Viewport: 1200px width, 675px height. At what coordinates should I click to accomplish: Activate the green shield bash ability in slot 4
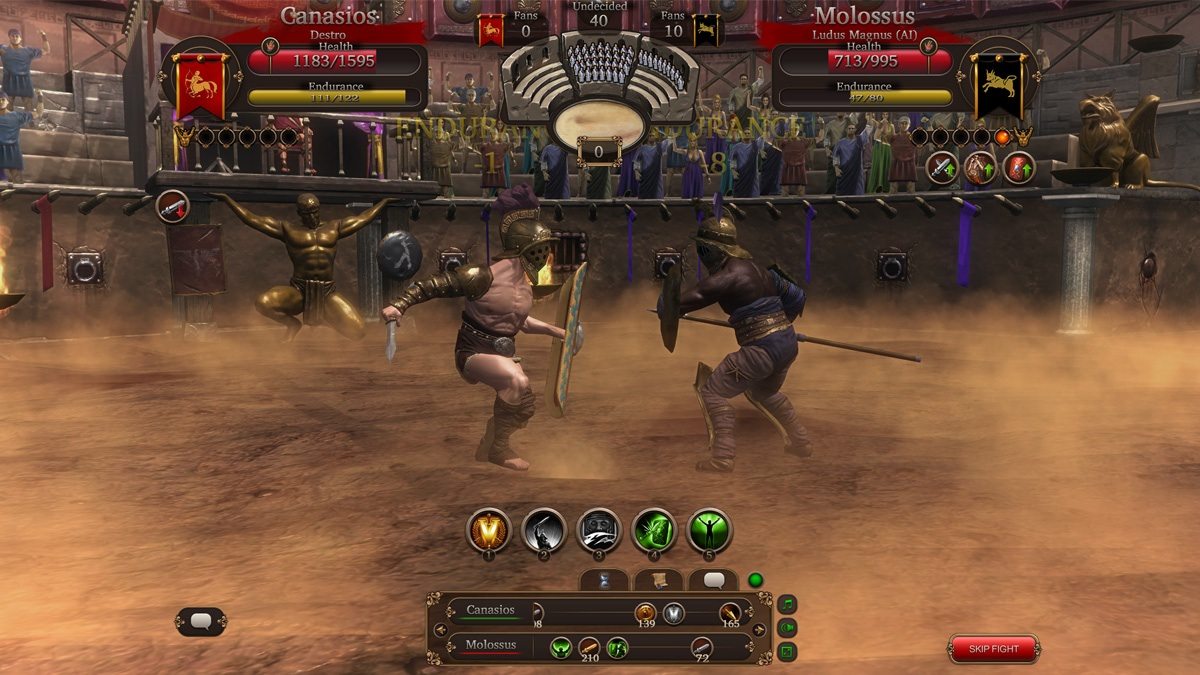coord(655,531)
